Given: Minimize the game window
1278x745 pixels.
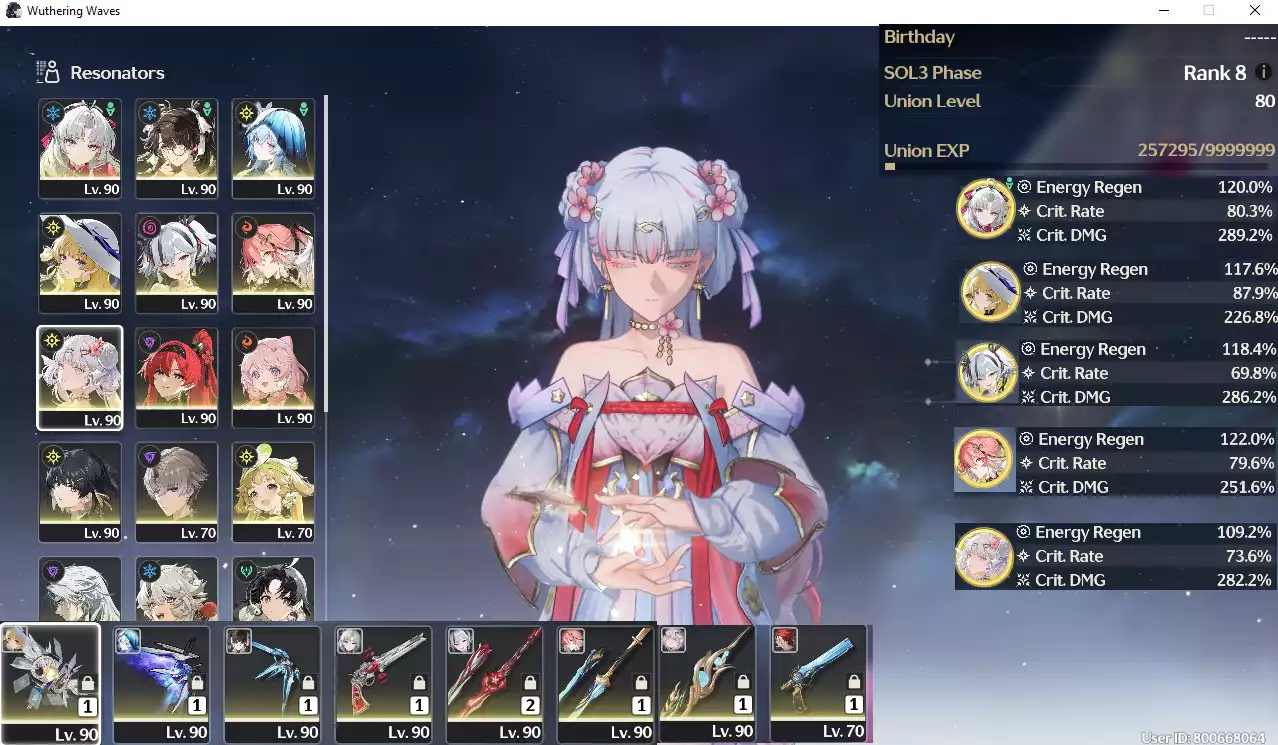Looking at the screenshot, I should click(1164, 10).
